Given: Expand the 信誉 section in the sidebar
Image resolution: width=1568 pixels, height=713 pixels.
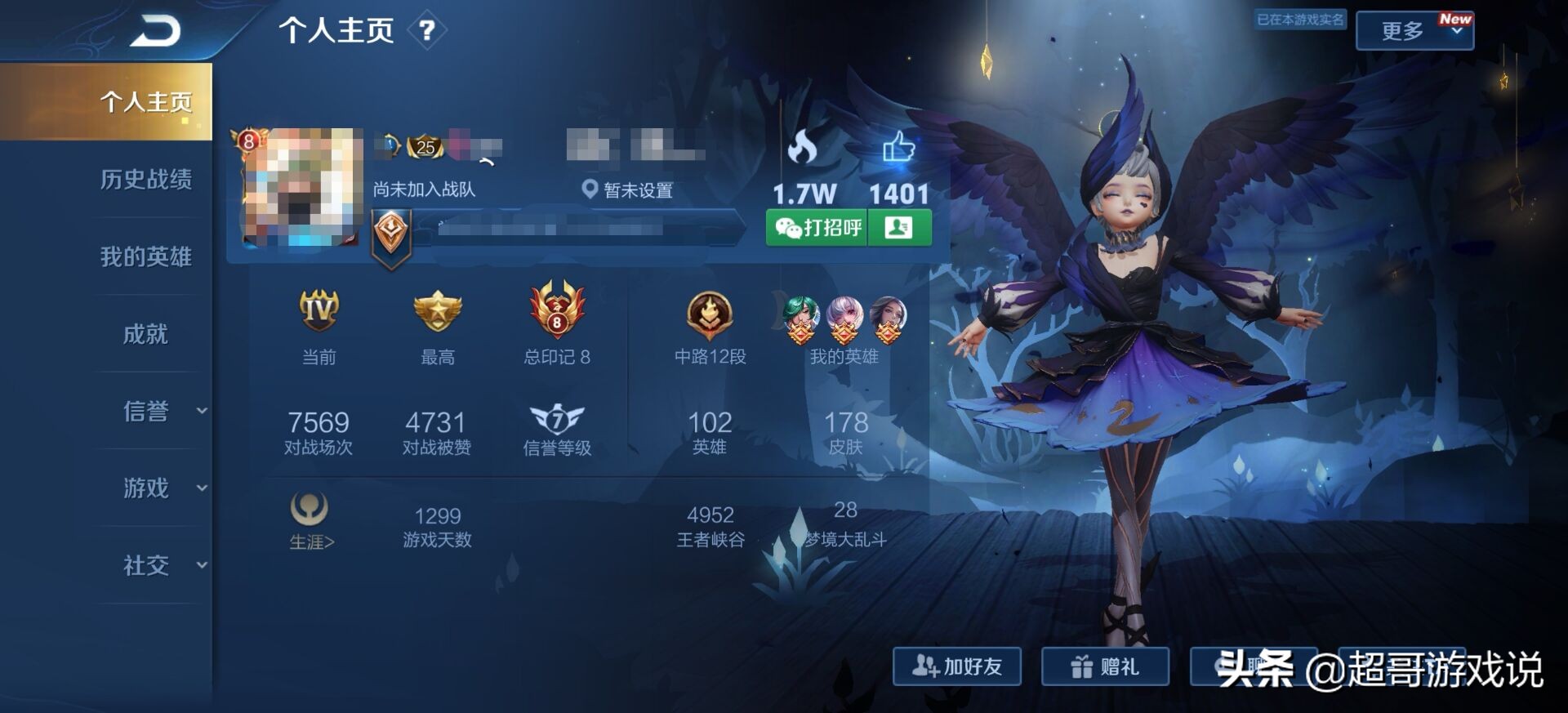Looking at the screenshot, I should [147, 412].
